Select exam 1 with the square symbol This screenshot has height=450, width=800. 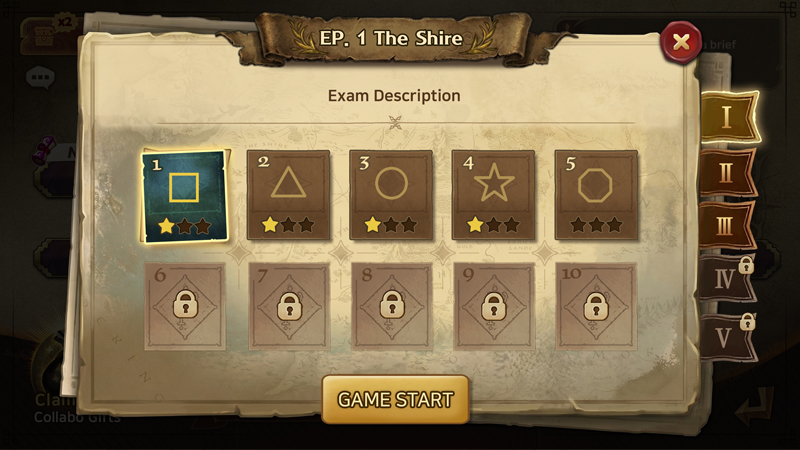click(x=185, y=196)
